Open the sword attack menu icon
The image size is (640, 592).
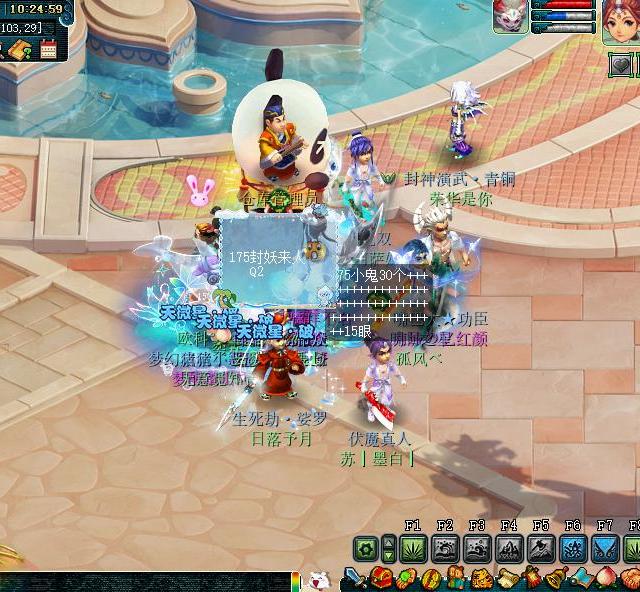pyautogui.click(x=356, y=578)
